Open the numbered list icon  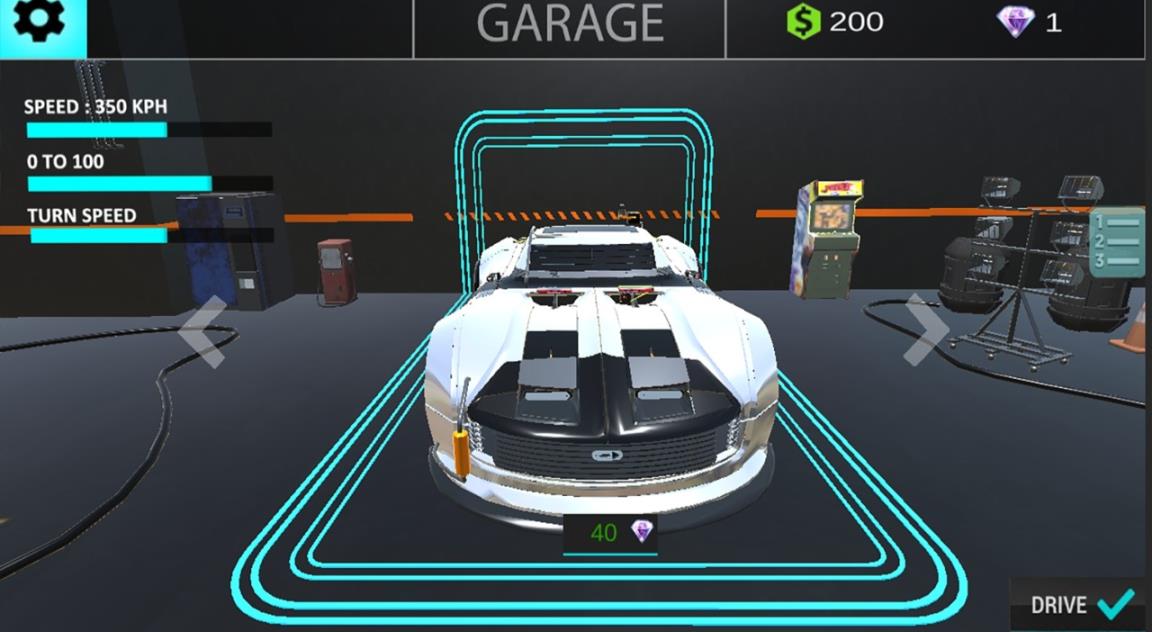[1117, 242]
